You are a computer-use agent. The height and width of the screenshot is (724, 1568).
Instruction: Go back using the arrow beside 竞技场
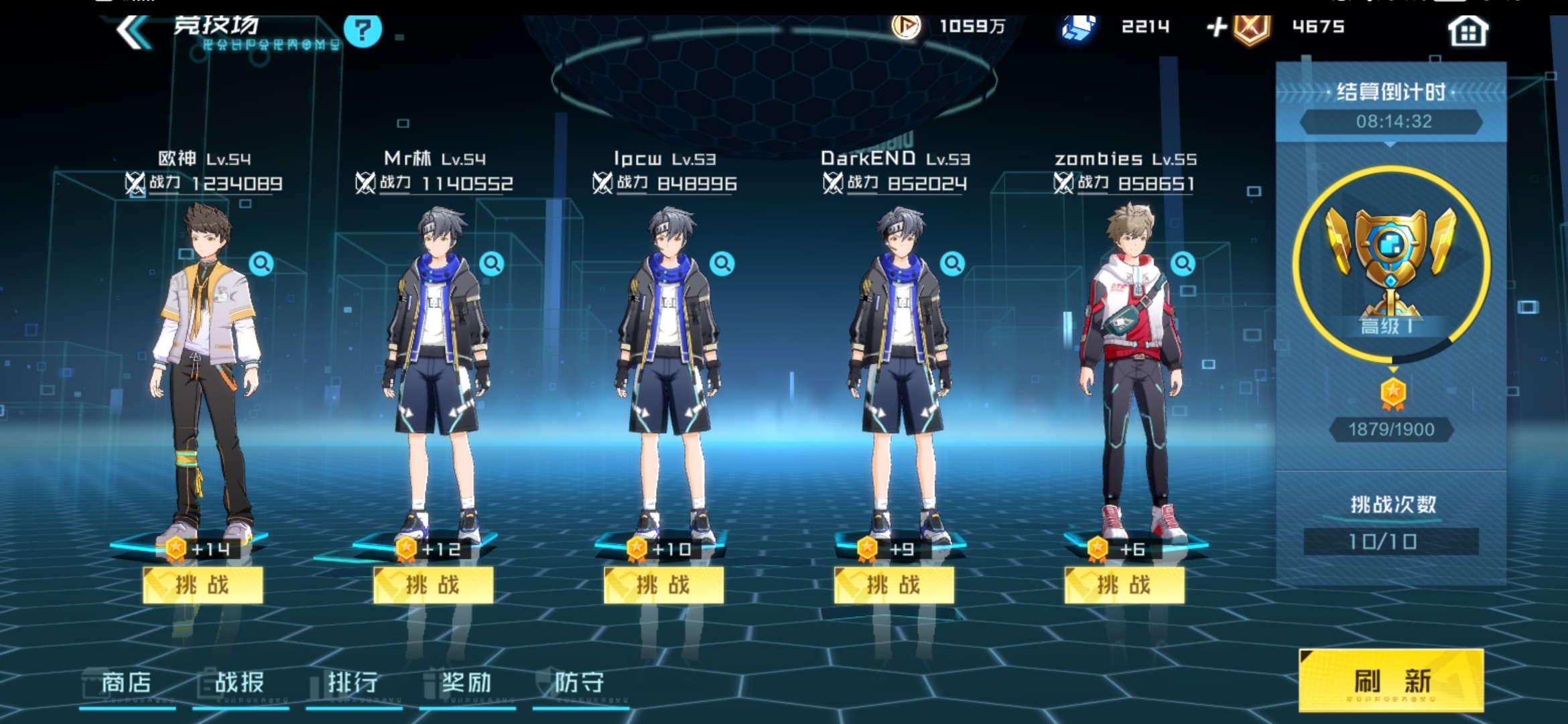132,31
